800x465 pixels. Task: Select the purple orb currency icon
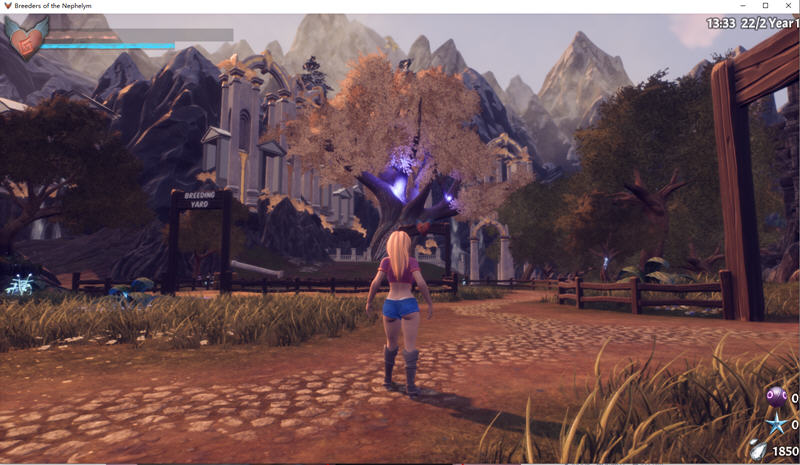point(775,397)
